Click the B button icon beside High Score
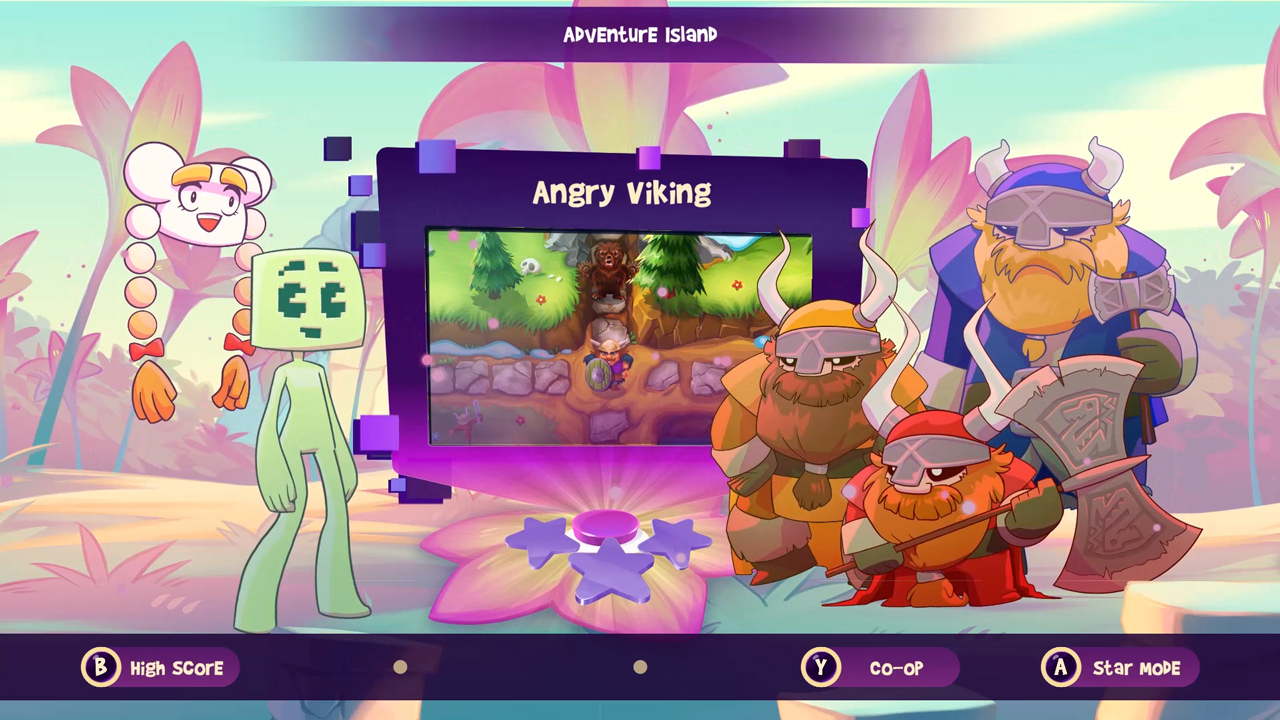 (x=100, y=668)
